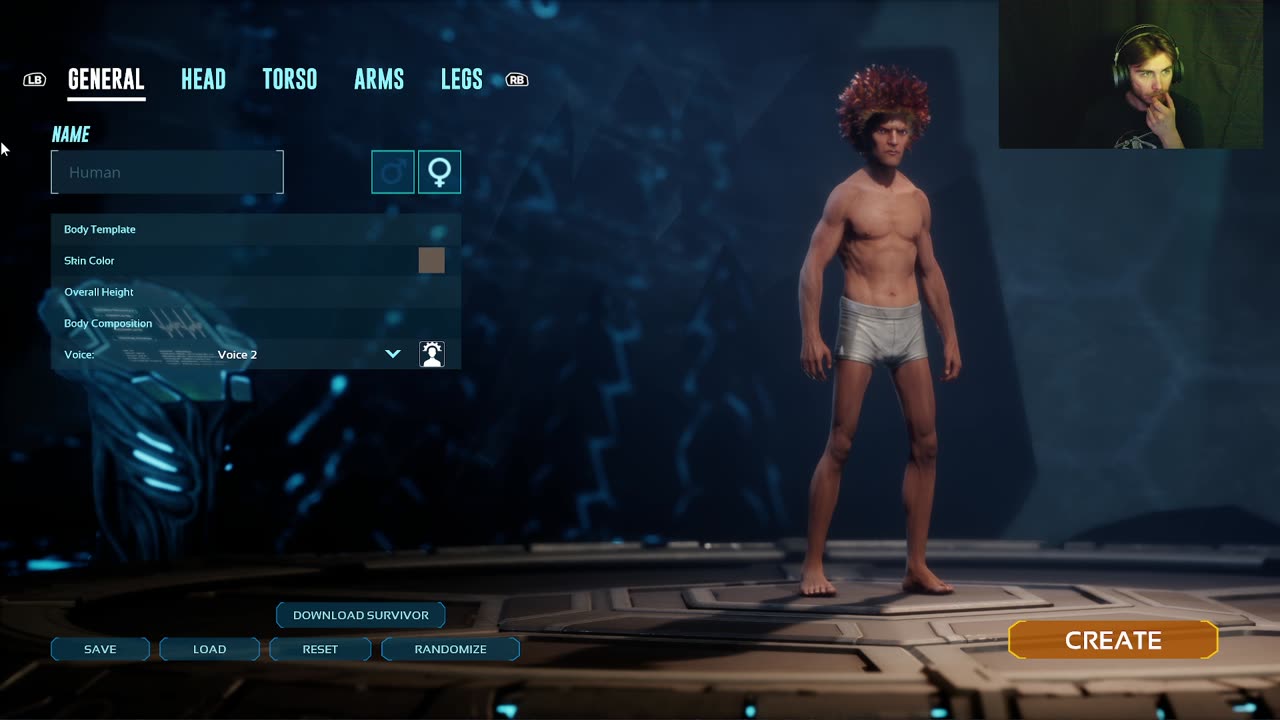Save the current character preset
Viewport: 1280px width, 720px height.
tap(100, 649)
